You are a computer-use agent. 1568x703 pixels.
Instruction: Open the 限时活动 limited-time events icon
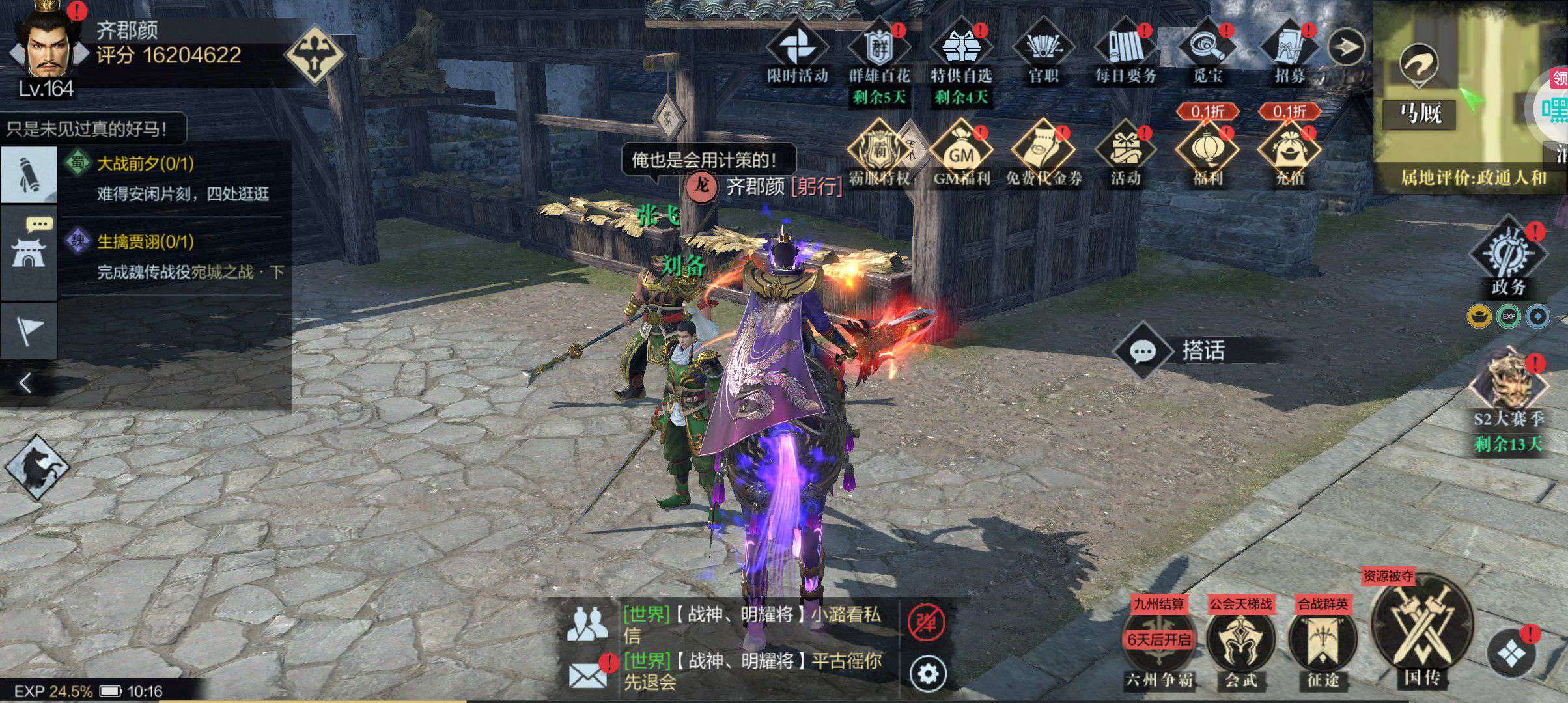point(796,49)
